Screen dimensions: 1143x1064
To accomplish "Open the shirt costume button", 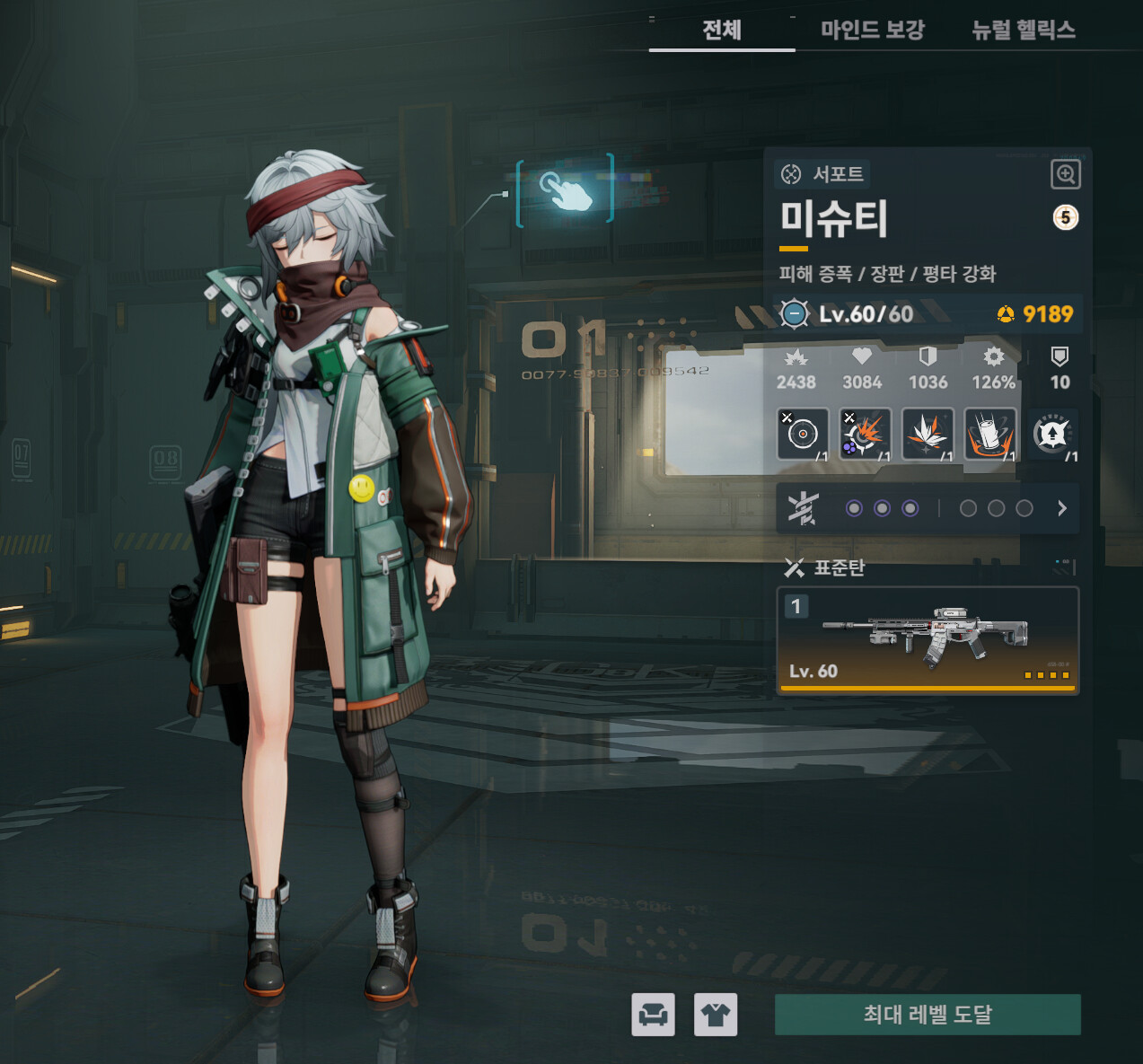I will 716,1015.
